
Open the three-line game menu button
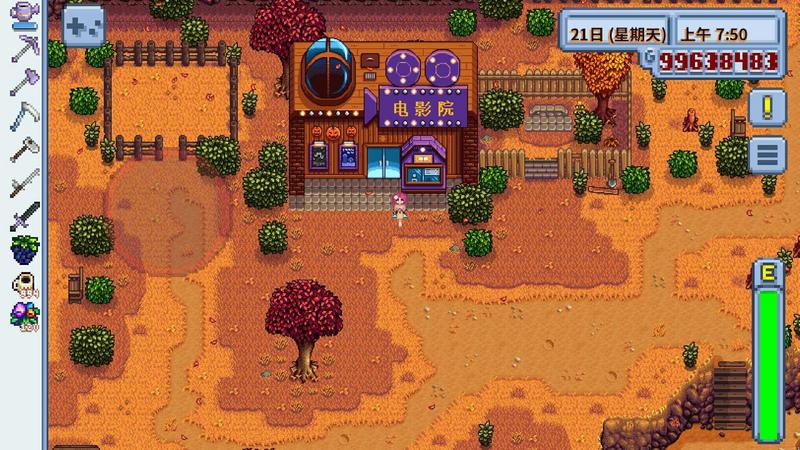(767, 154)
